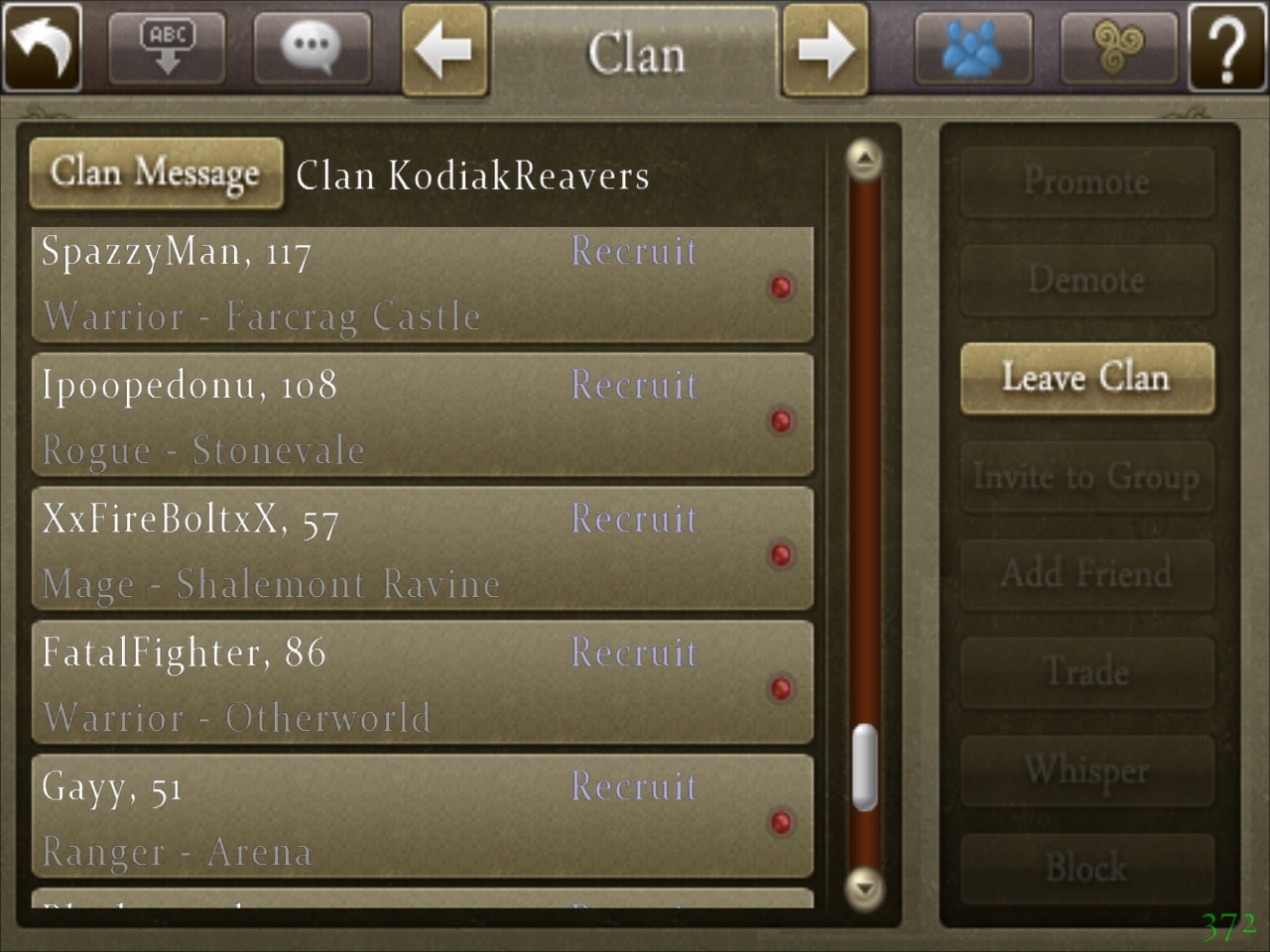The width and height of the screenshot is (1270, 952).
Task: Click the white scrollbar handle
Action: tap(865, 767)
